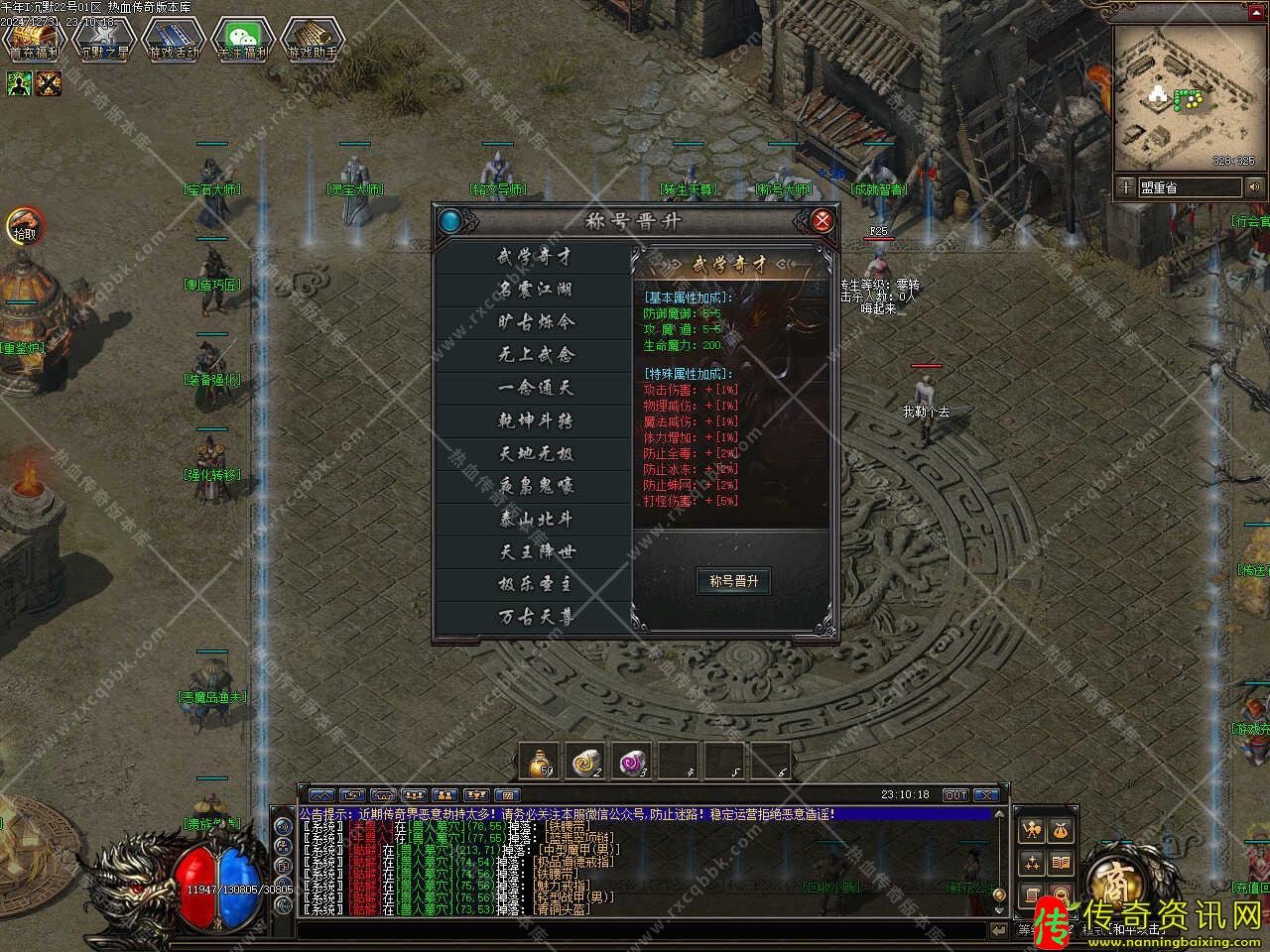This screenshot has height=952, width=1270.
Task: Click the 拾取 pickup button
Action: pyautogui.click(x=24, y=227)
